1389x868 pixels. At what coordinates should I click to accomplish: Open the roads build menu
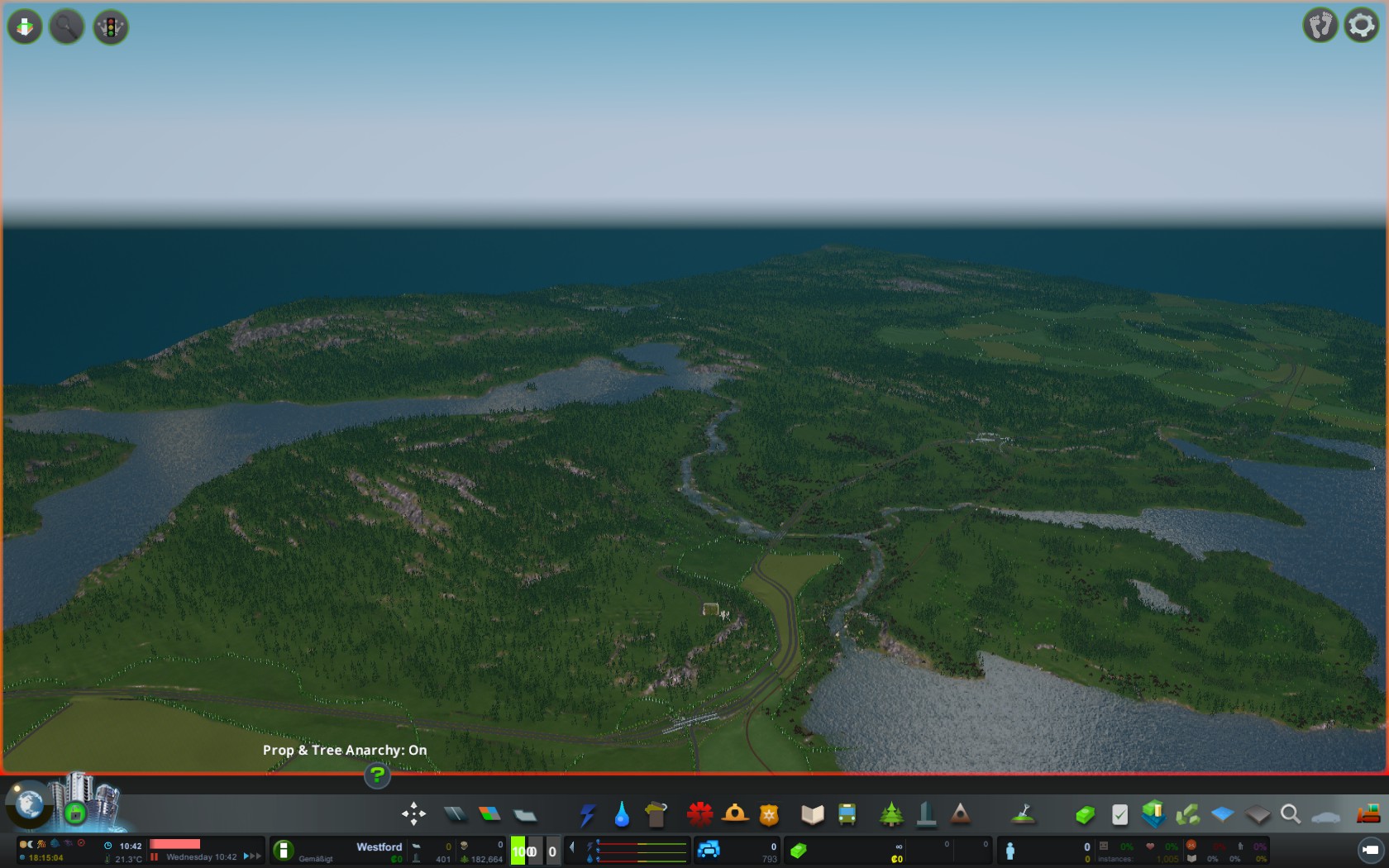pyautogui.click(x=455, y=815)
